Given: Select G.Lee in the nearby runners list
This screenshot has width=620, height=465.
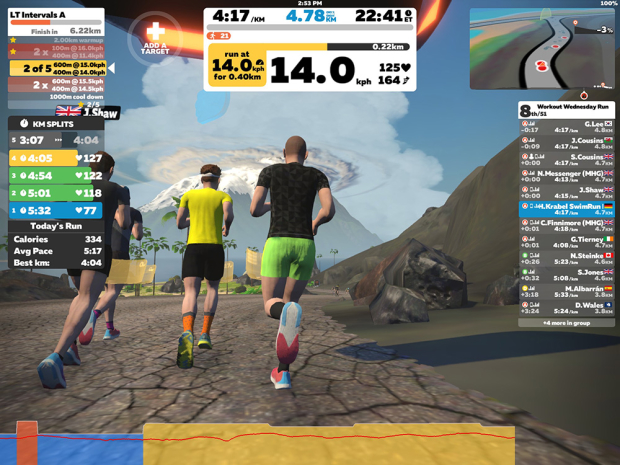Looking at the screenshot, I should pyautogui.click(x=566, y=127).
